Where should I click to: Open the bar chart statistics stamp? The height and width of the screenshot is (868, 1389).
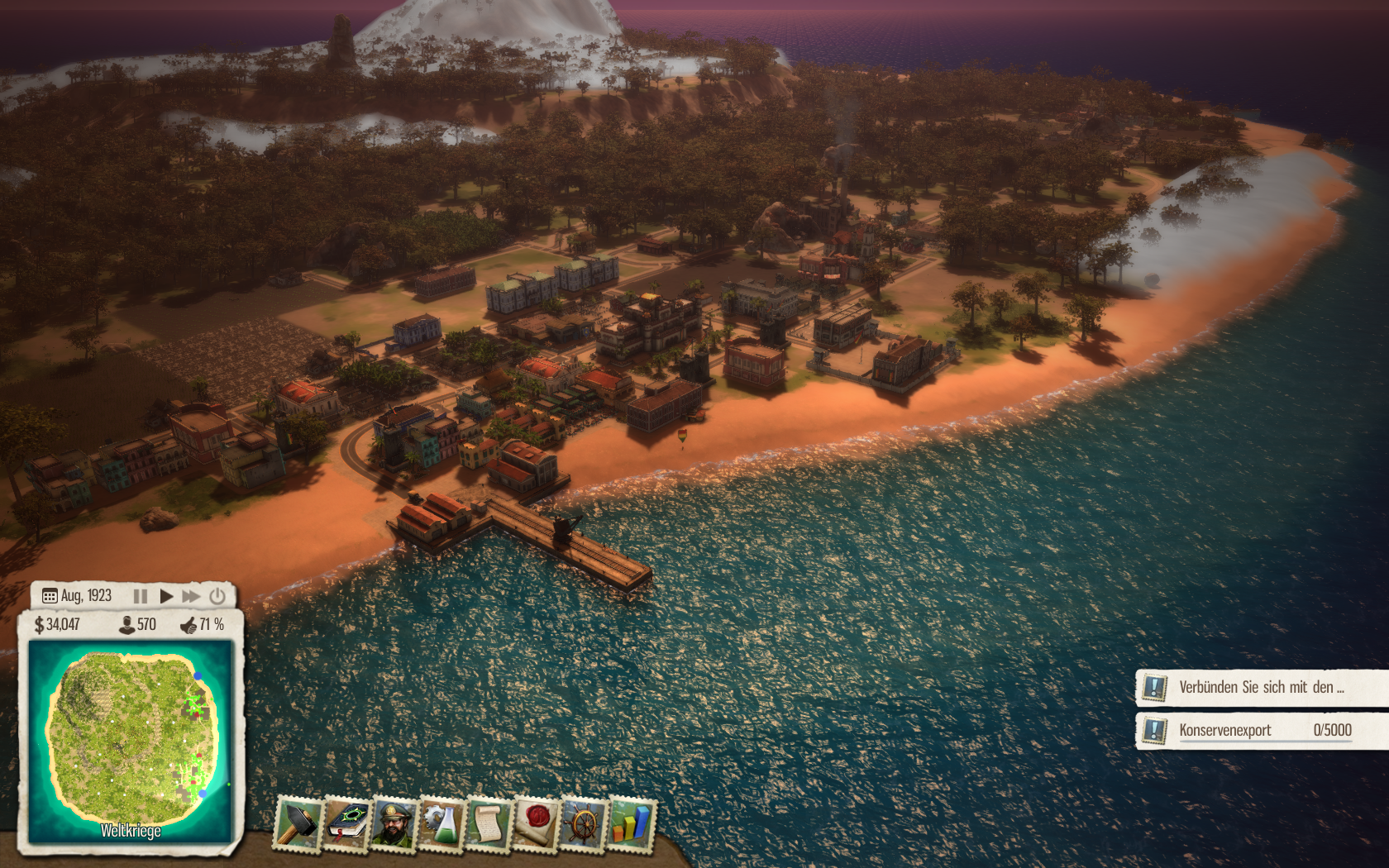(x=631, y=823)
